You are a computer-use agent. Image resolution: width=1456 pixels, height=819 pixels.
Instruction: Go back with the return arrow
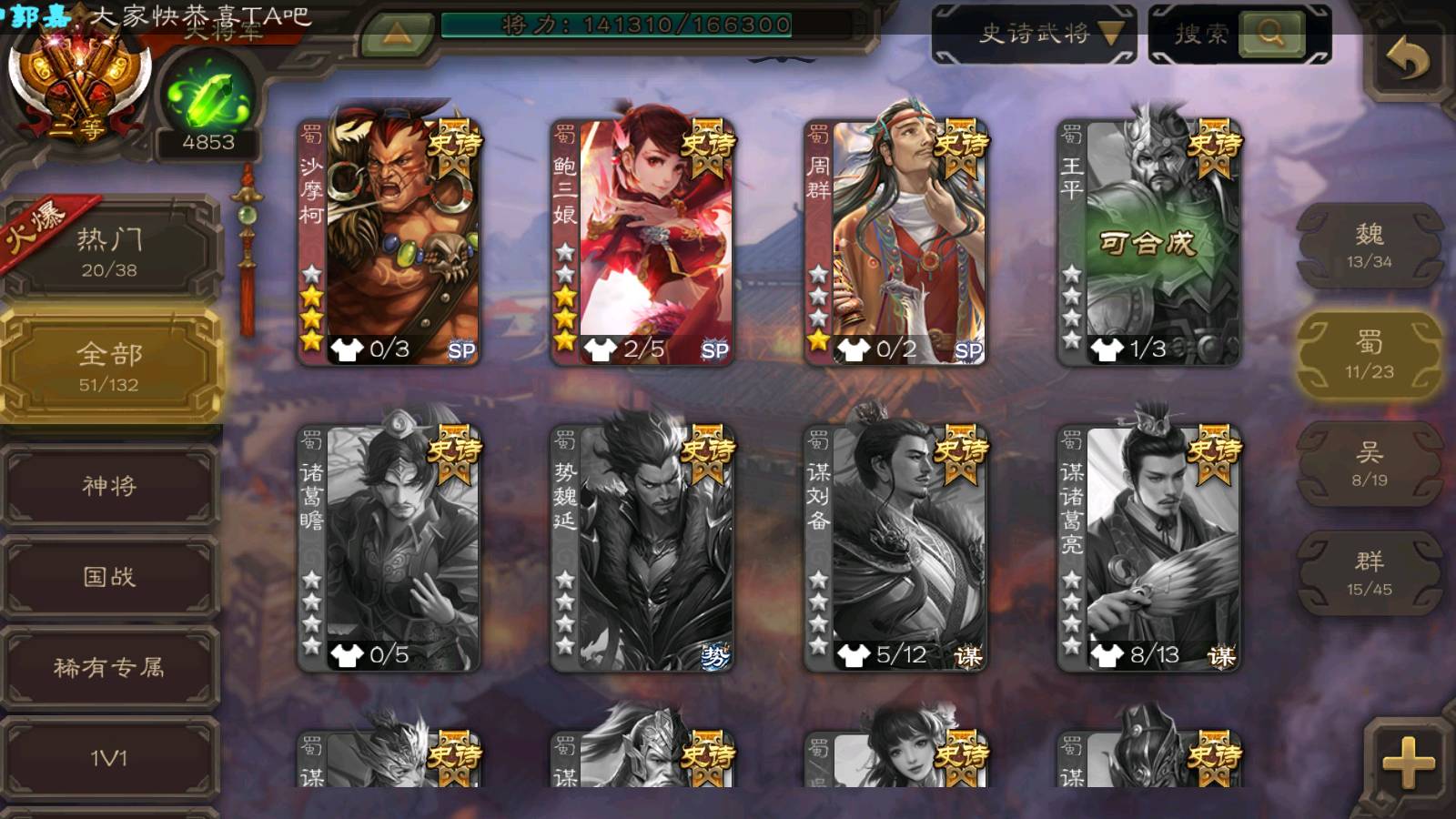(x=1408, y=62)
